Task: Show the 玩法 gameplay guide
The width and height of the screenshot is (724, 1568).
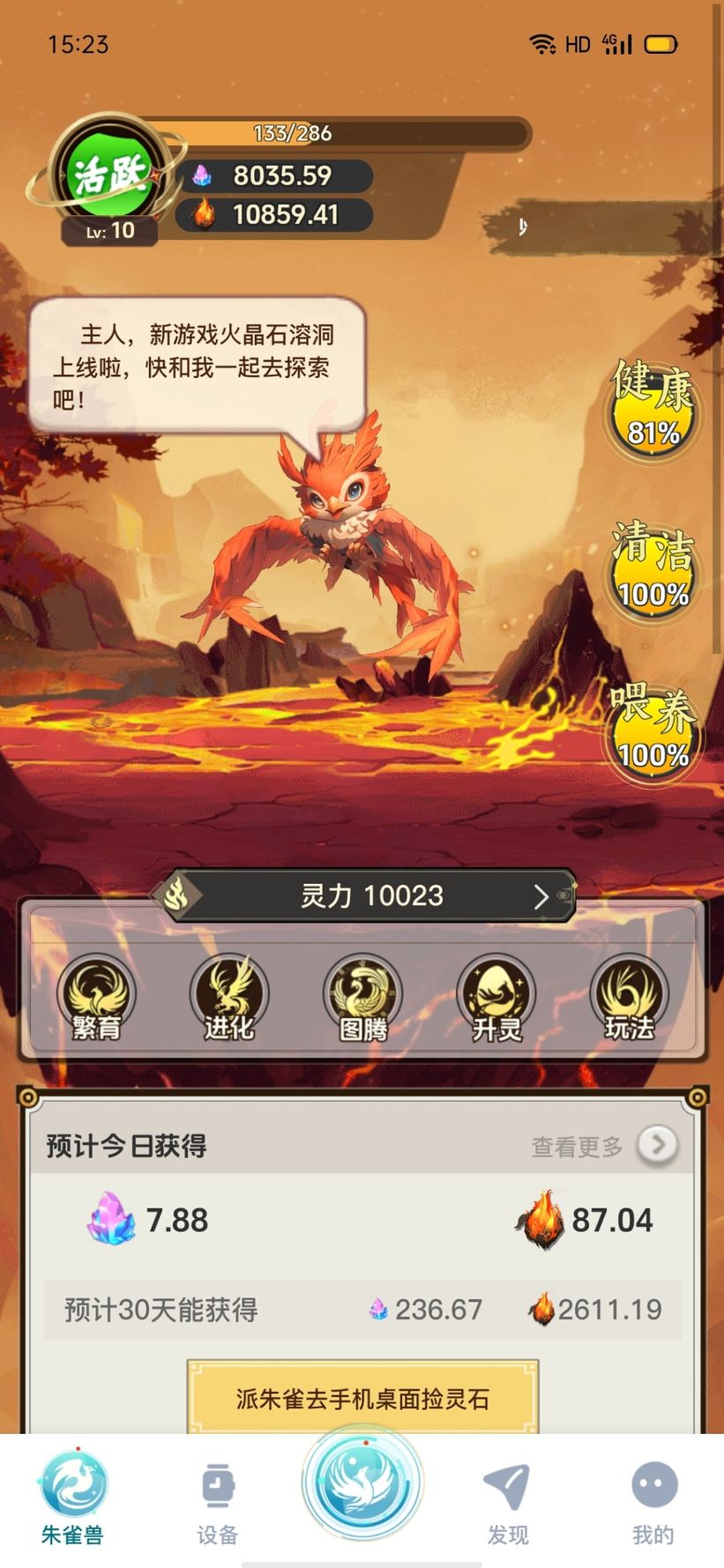Action: coord(629,998)
